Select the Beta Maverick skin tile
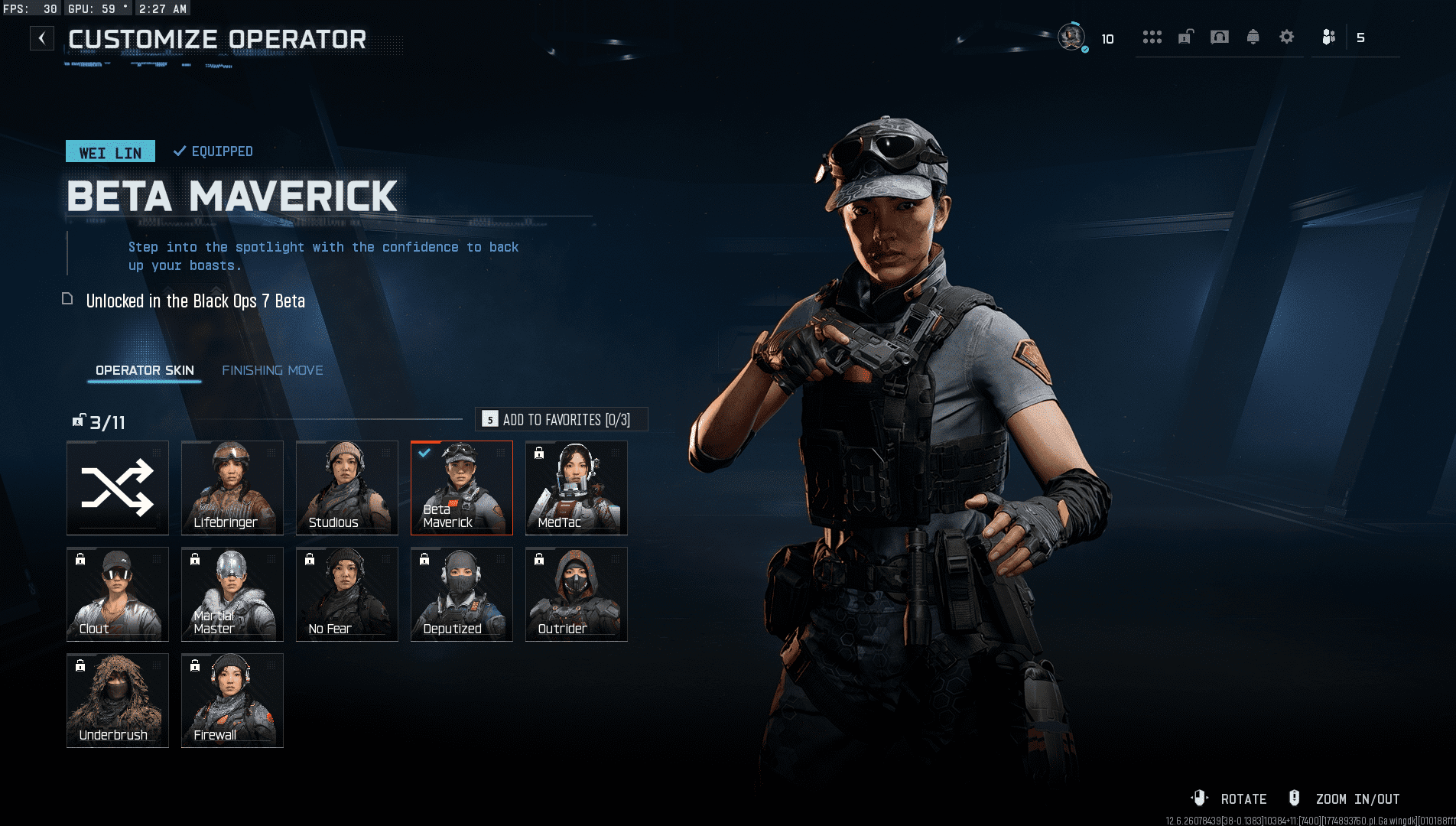This screenshot has height=826, width=1456. (462, 488)
